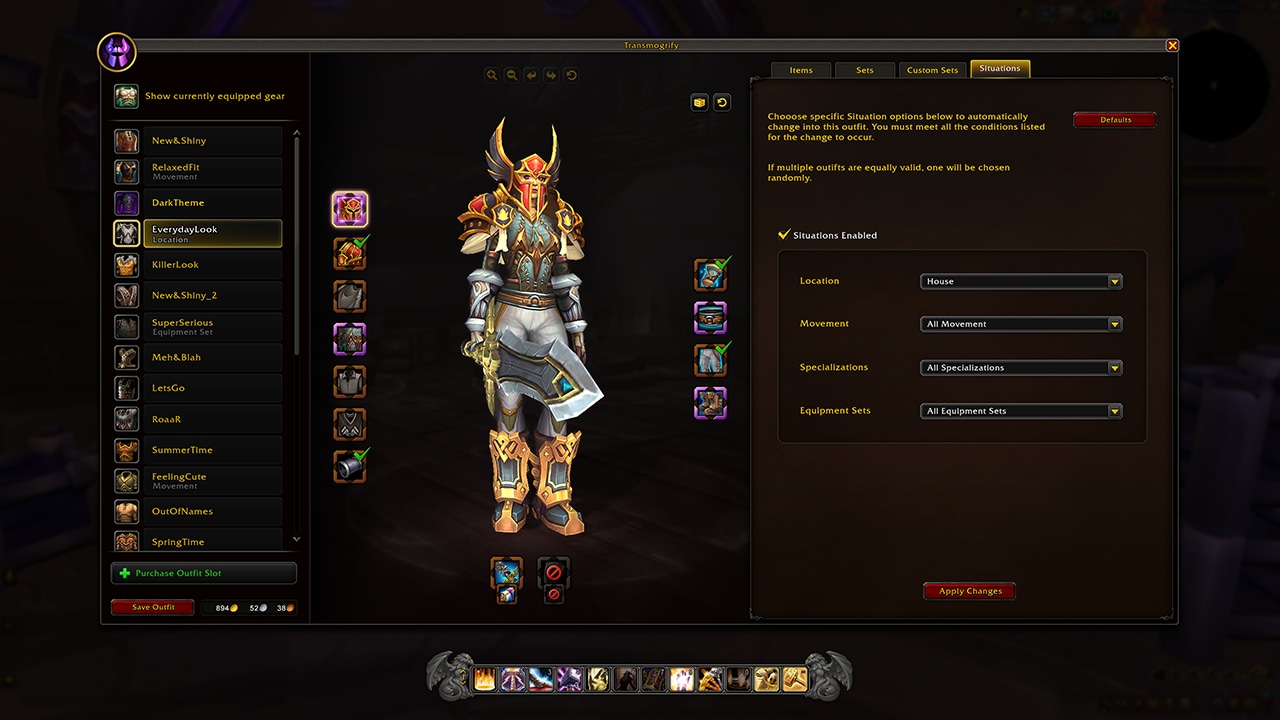Viewport: 1280px width, 720px height.
Task: Click the zoom in magnifier icon
Action: (x=491, y=74)
